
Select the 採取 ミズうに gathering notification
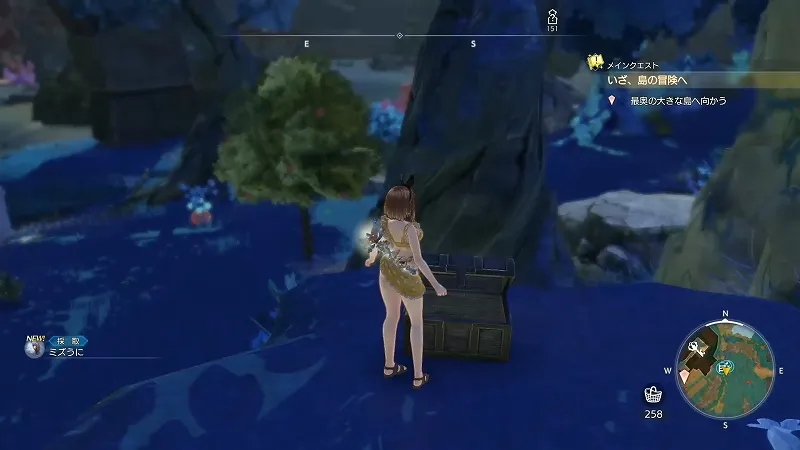click(x=67, y=348)
